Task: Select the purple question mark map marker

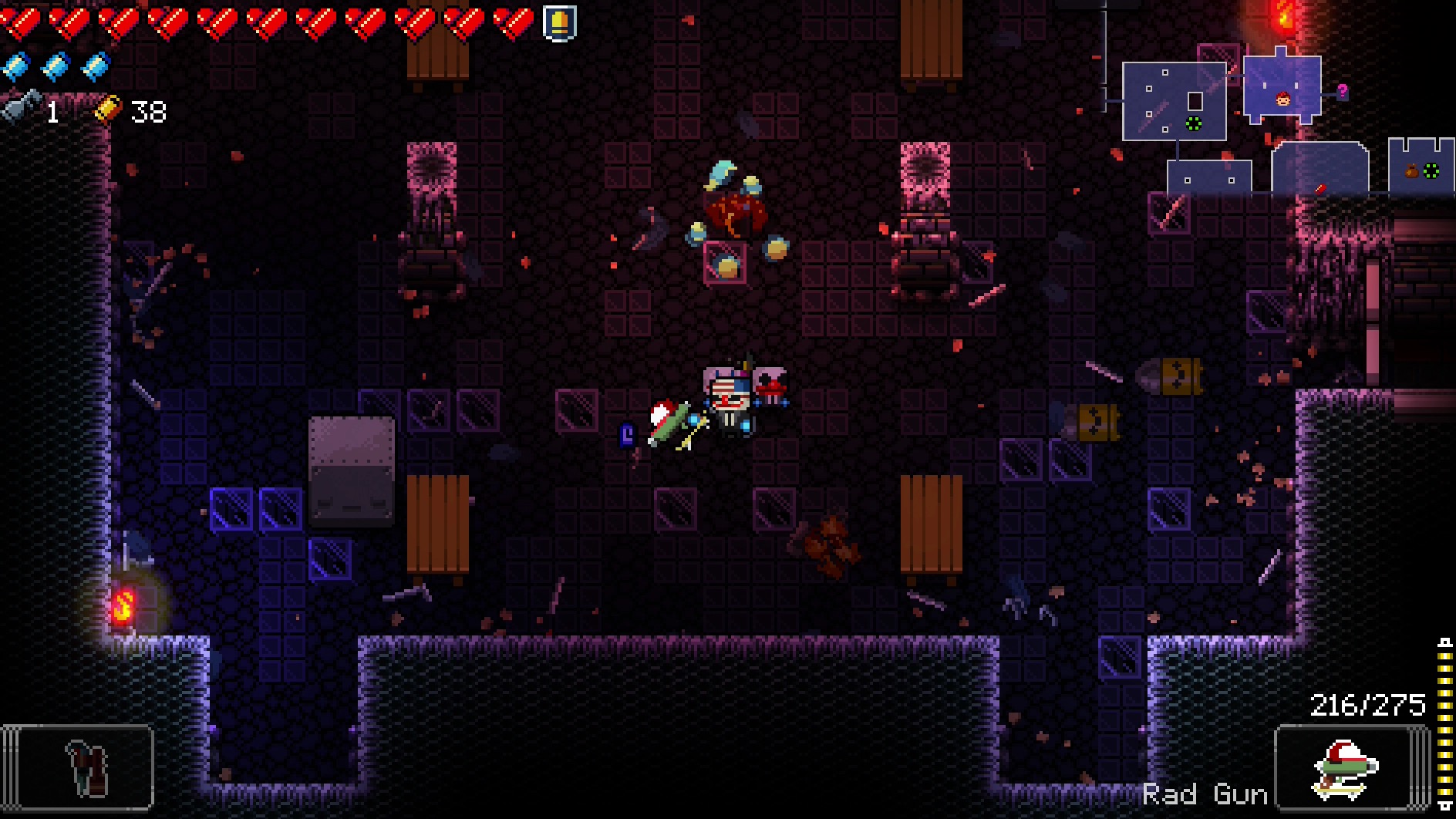Action: pyautogui.click(x=1343, y=91)
